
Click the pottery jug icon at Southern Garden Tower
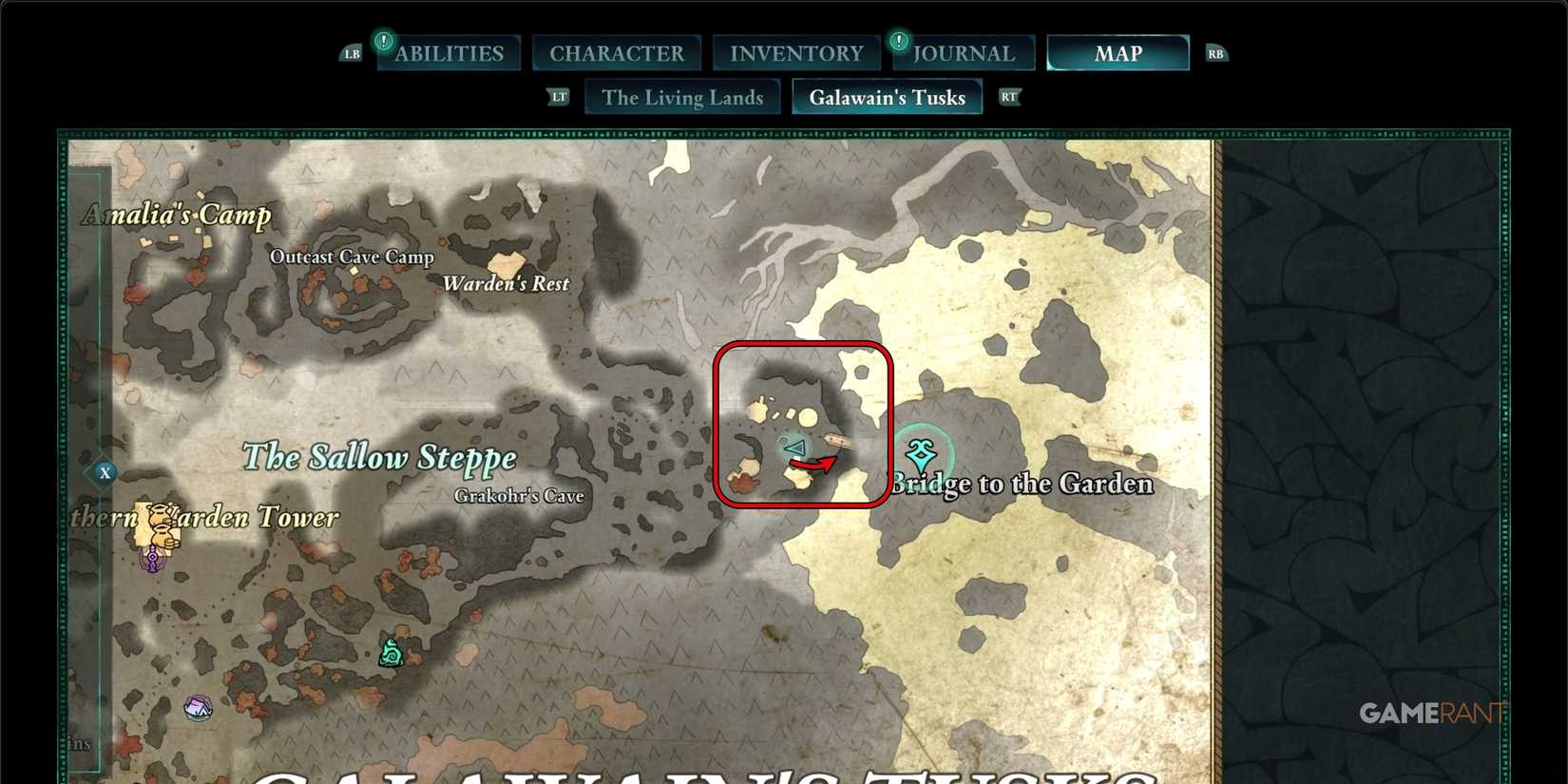(160, 525)
